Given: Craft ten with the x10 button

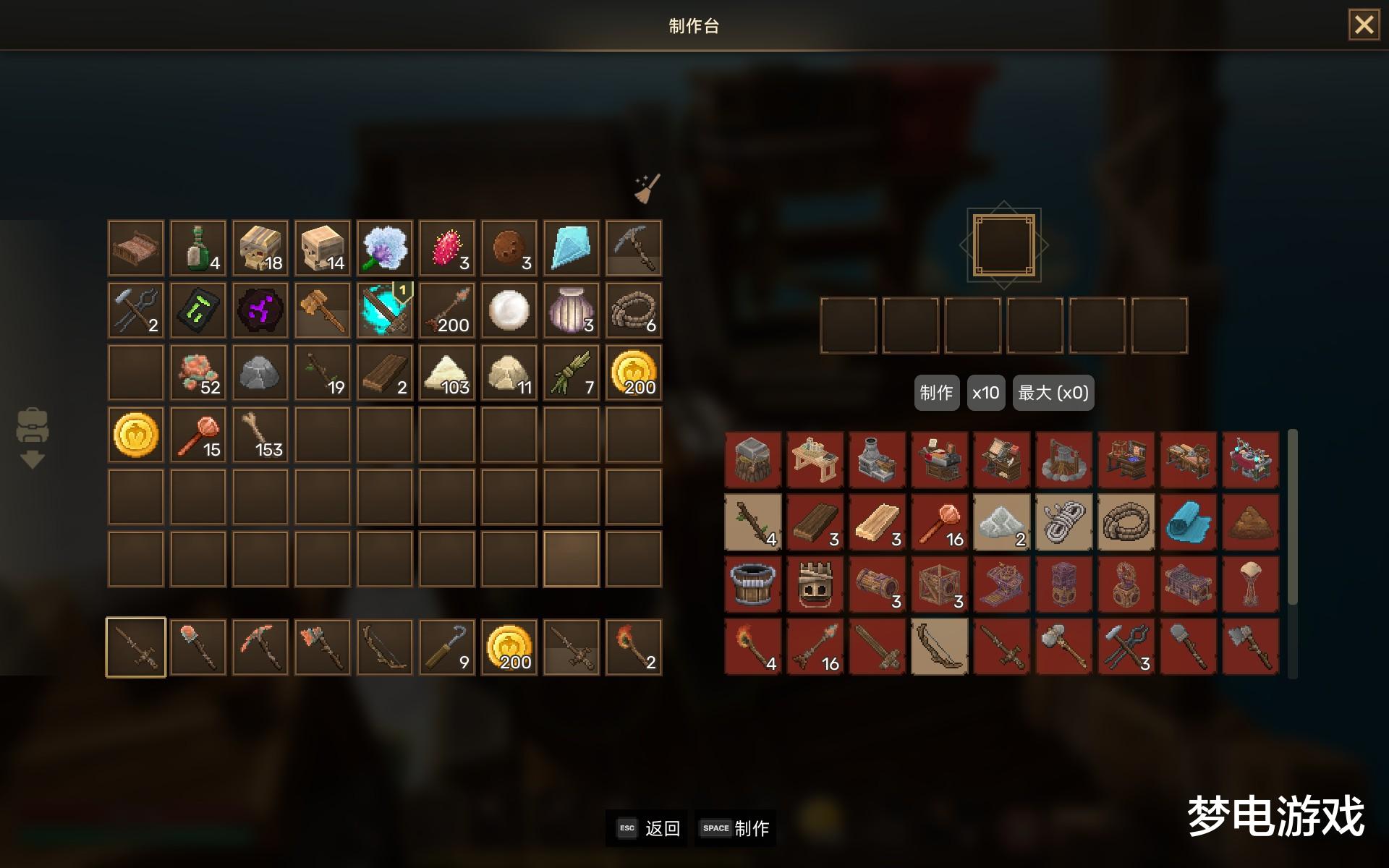Looking at the screenshot, I should click(985, 393).
